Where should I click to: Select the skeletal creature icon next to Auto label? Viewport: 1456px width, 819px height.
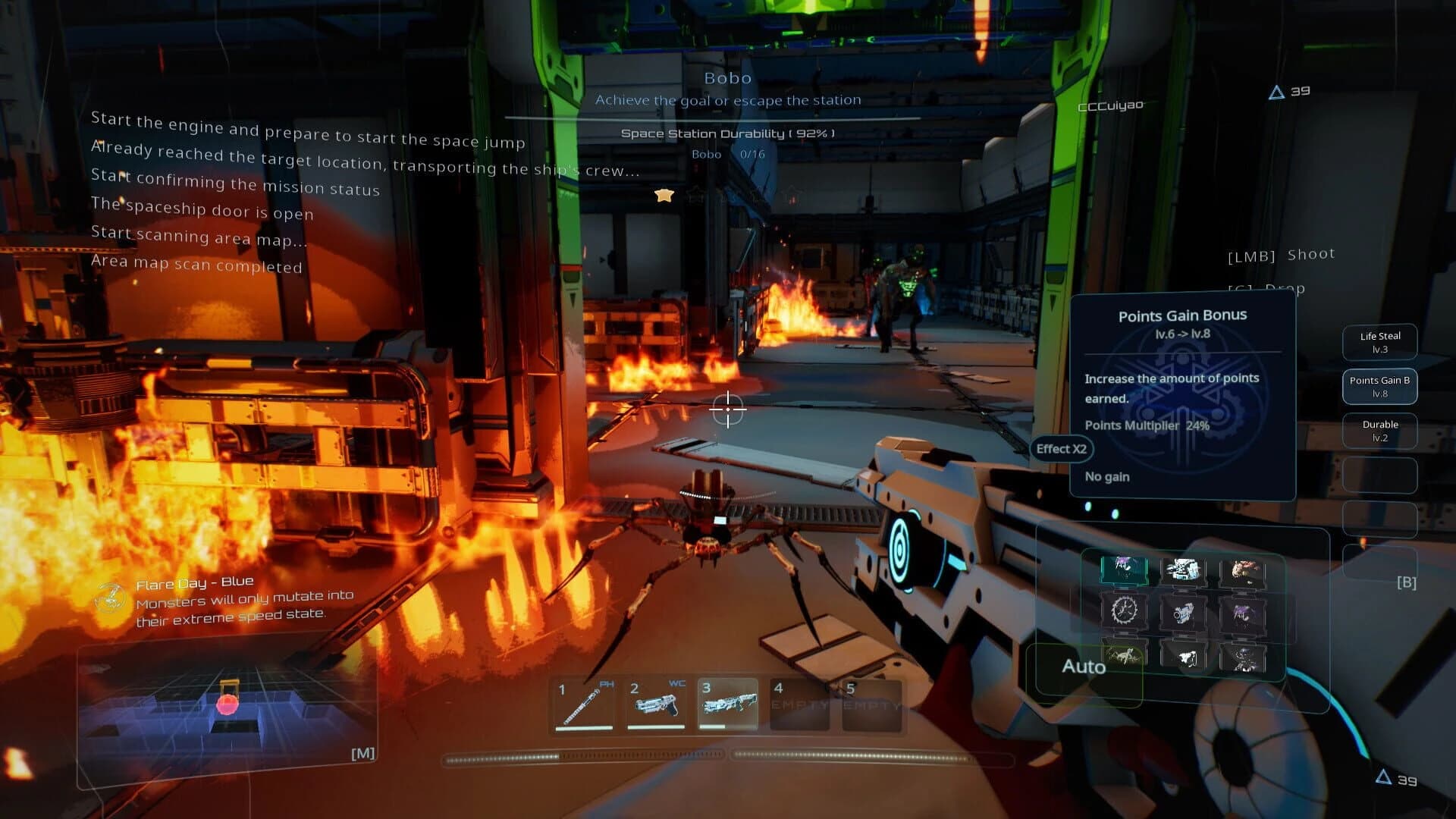coord(1123,657)
